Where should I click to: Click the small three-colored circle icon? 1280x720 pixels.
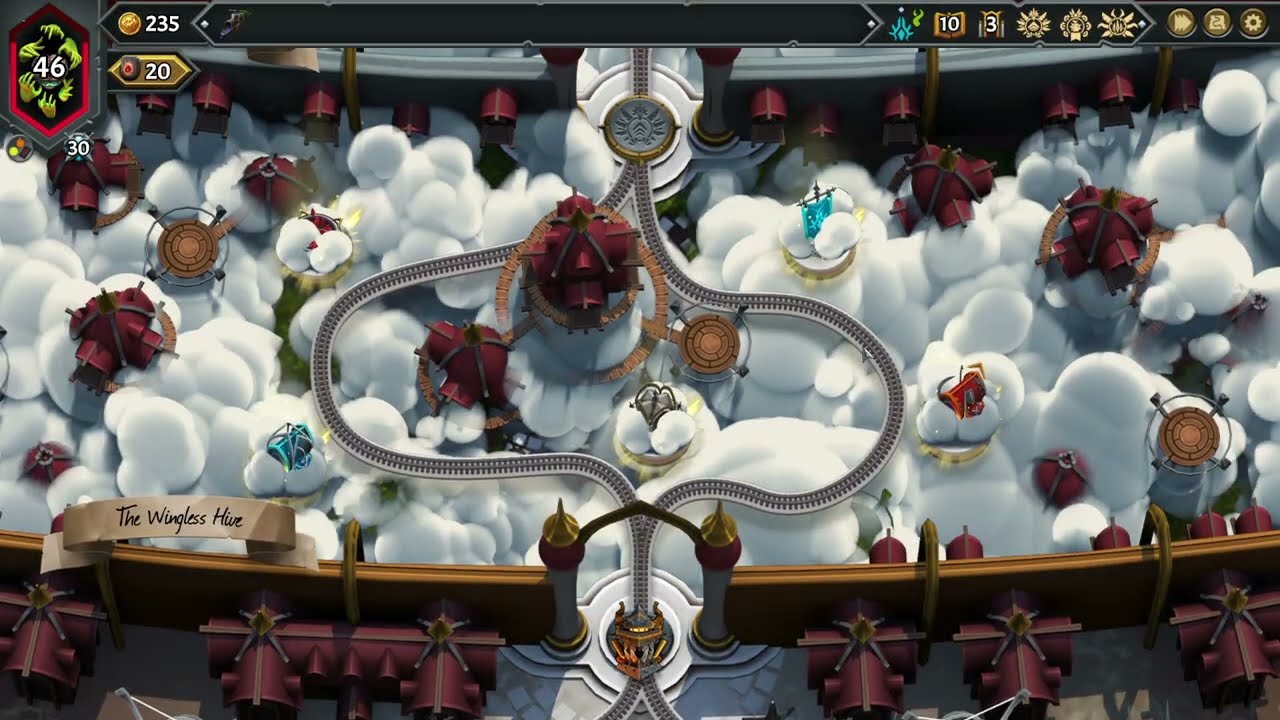pyautogui.click(x=19, y=150)
